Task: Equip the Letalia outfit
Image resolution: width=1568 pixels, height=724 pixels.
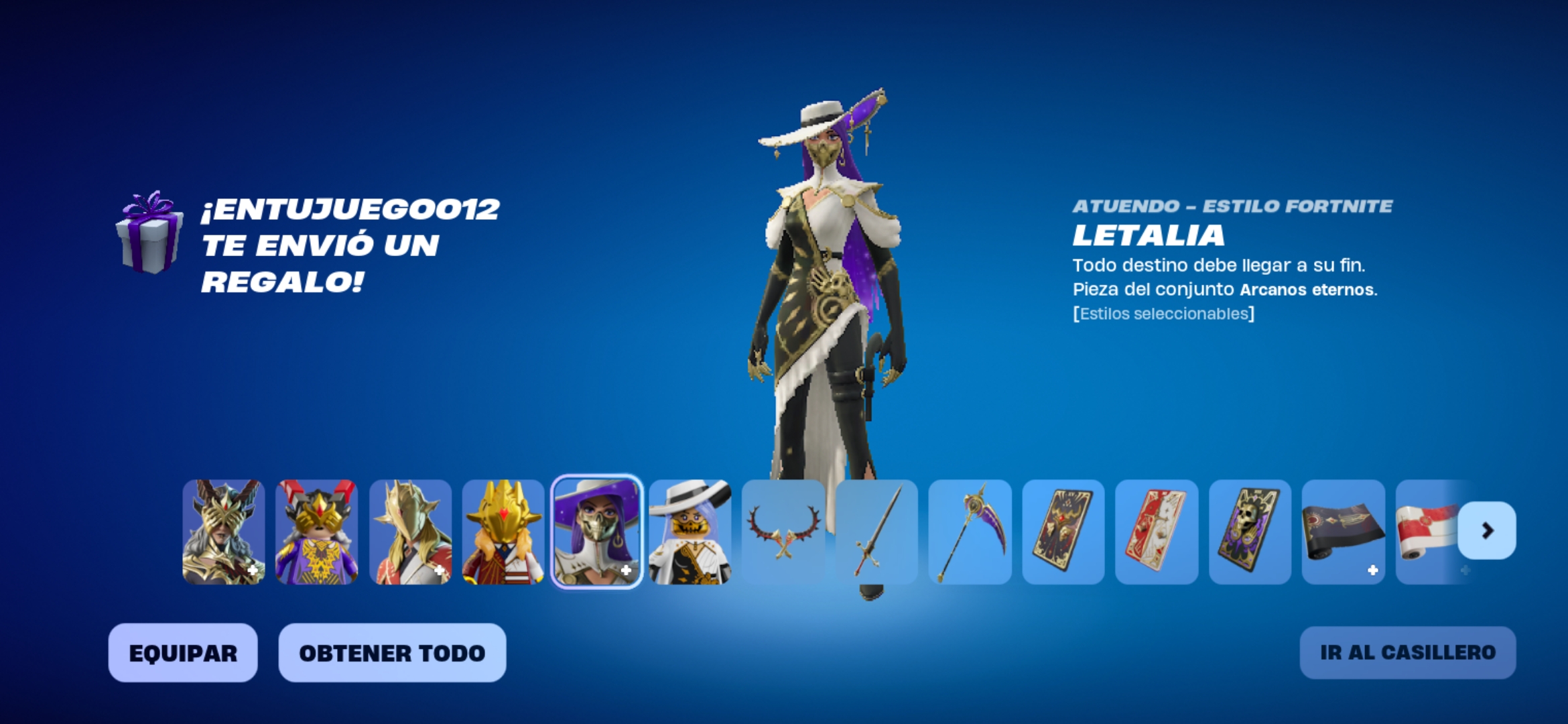Action: point(183,653)
